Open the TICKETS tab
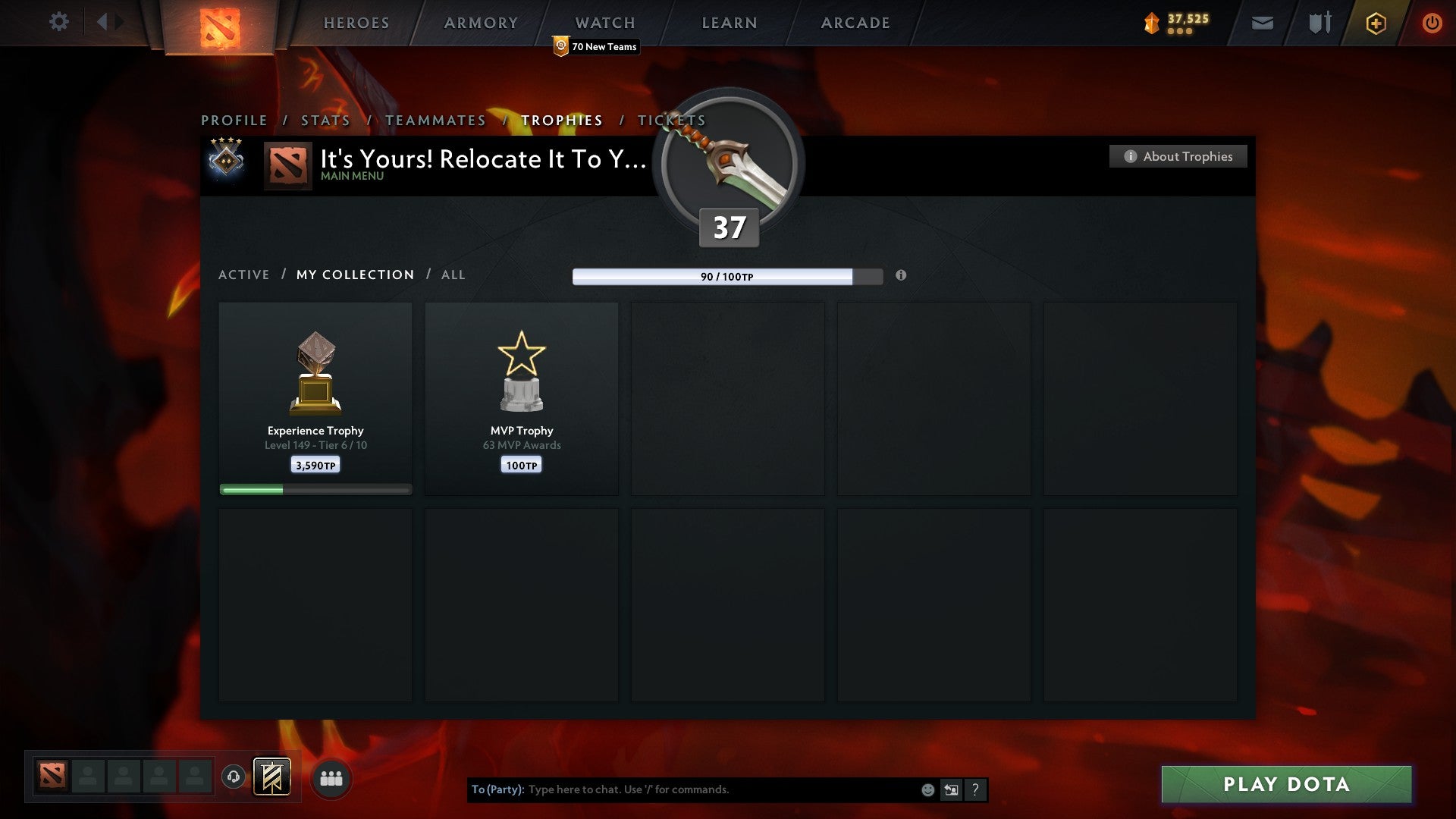Screen dimensions: 1456x819 (673, 120)
